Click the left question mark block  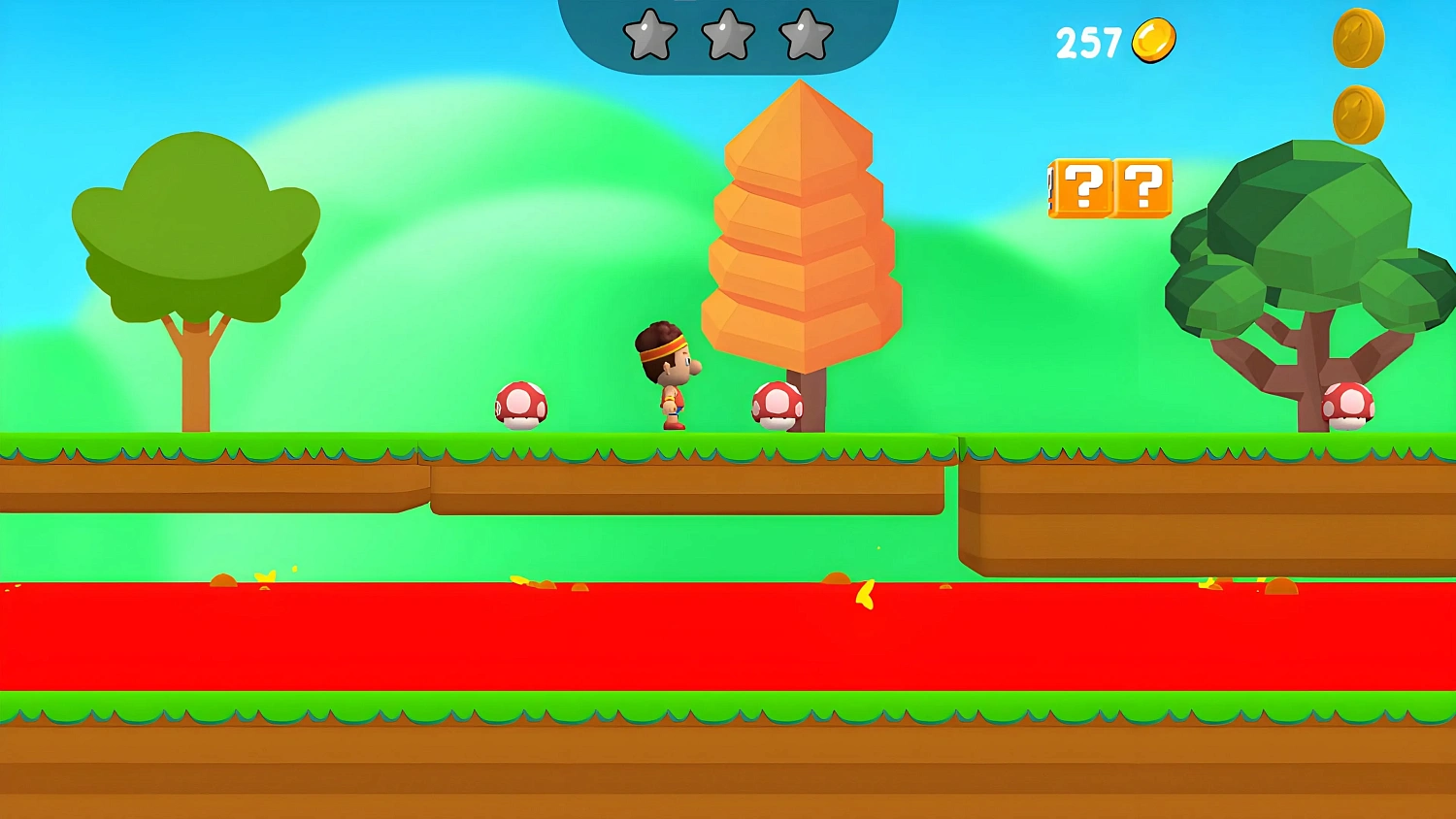[1084, 188]
